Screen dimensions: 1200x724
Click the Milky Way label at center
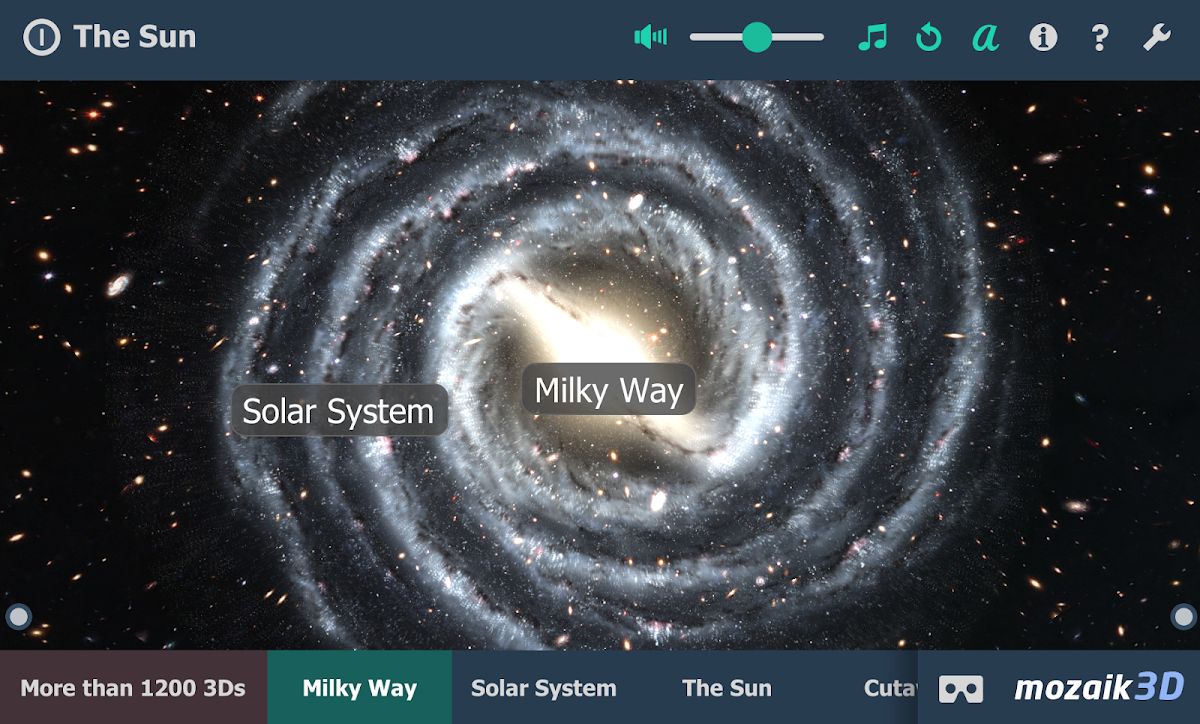(608, 389)
